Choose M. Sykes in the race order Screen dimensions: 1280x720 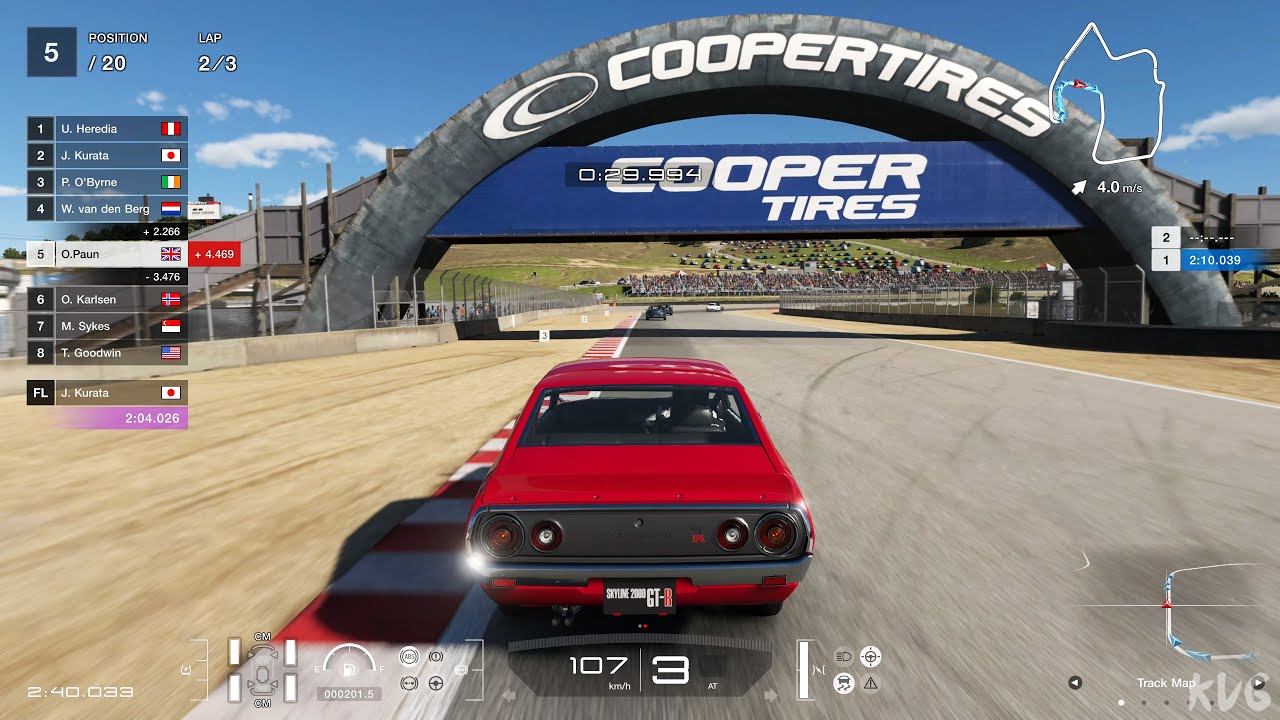108,326
